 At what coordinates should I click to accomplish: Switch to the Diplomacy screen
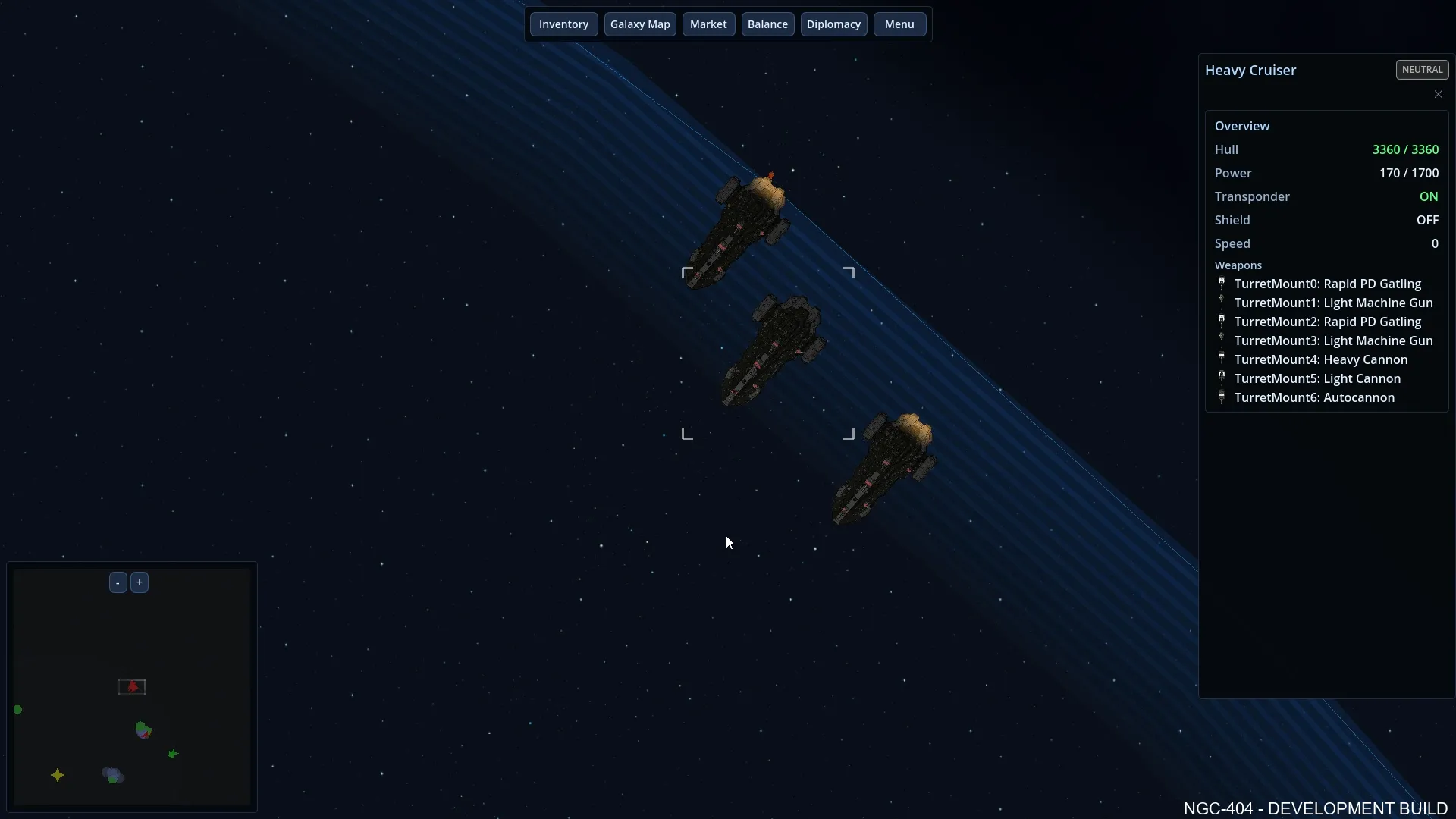[833, 24]
